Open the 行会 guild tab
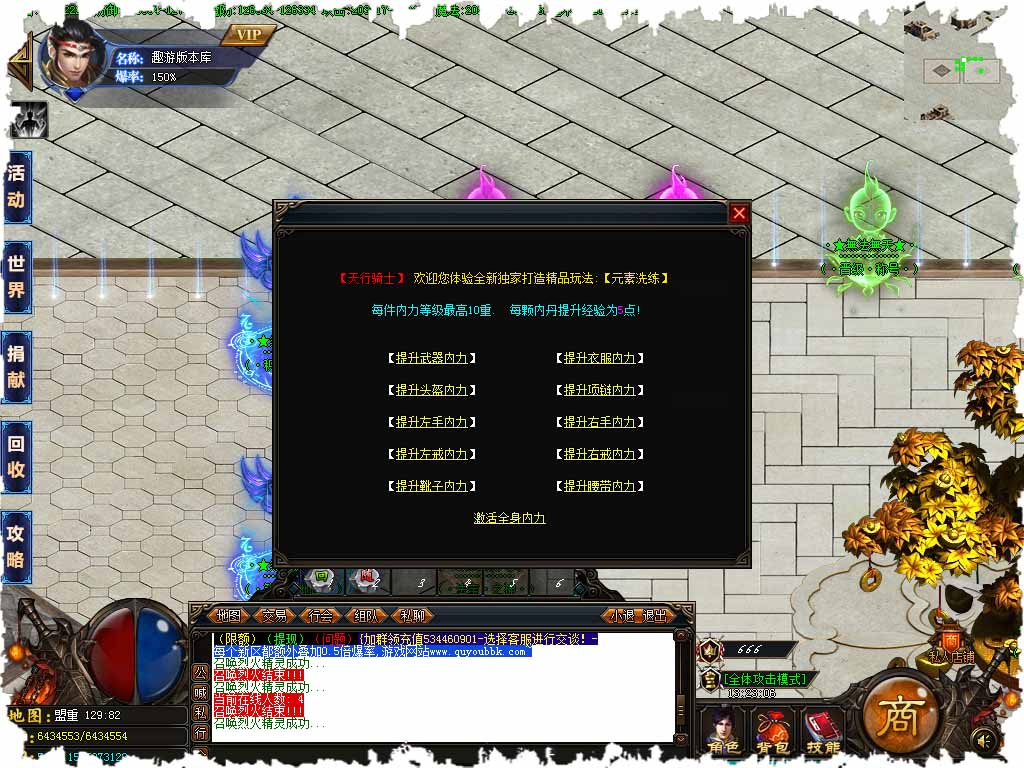This screenshot has width=1024, height=768. (321, 615)
